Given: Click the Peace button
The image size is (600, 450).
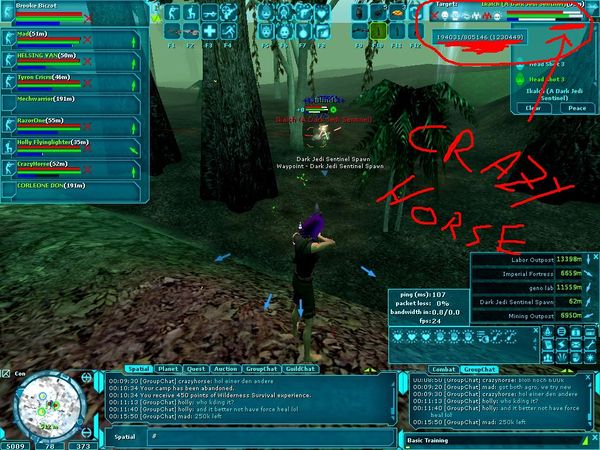Looking at the screenshot, I should [576, 108].
